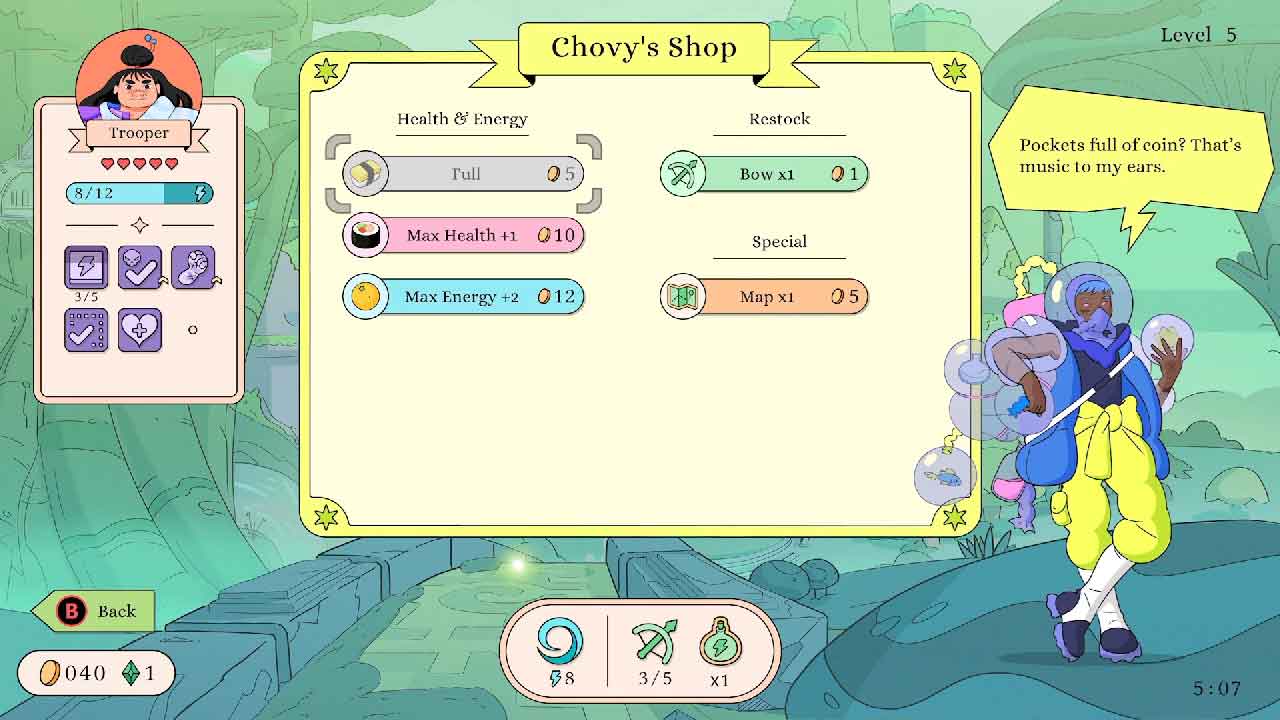Click the Trooper character portrait

tap(139, 75)
